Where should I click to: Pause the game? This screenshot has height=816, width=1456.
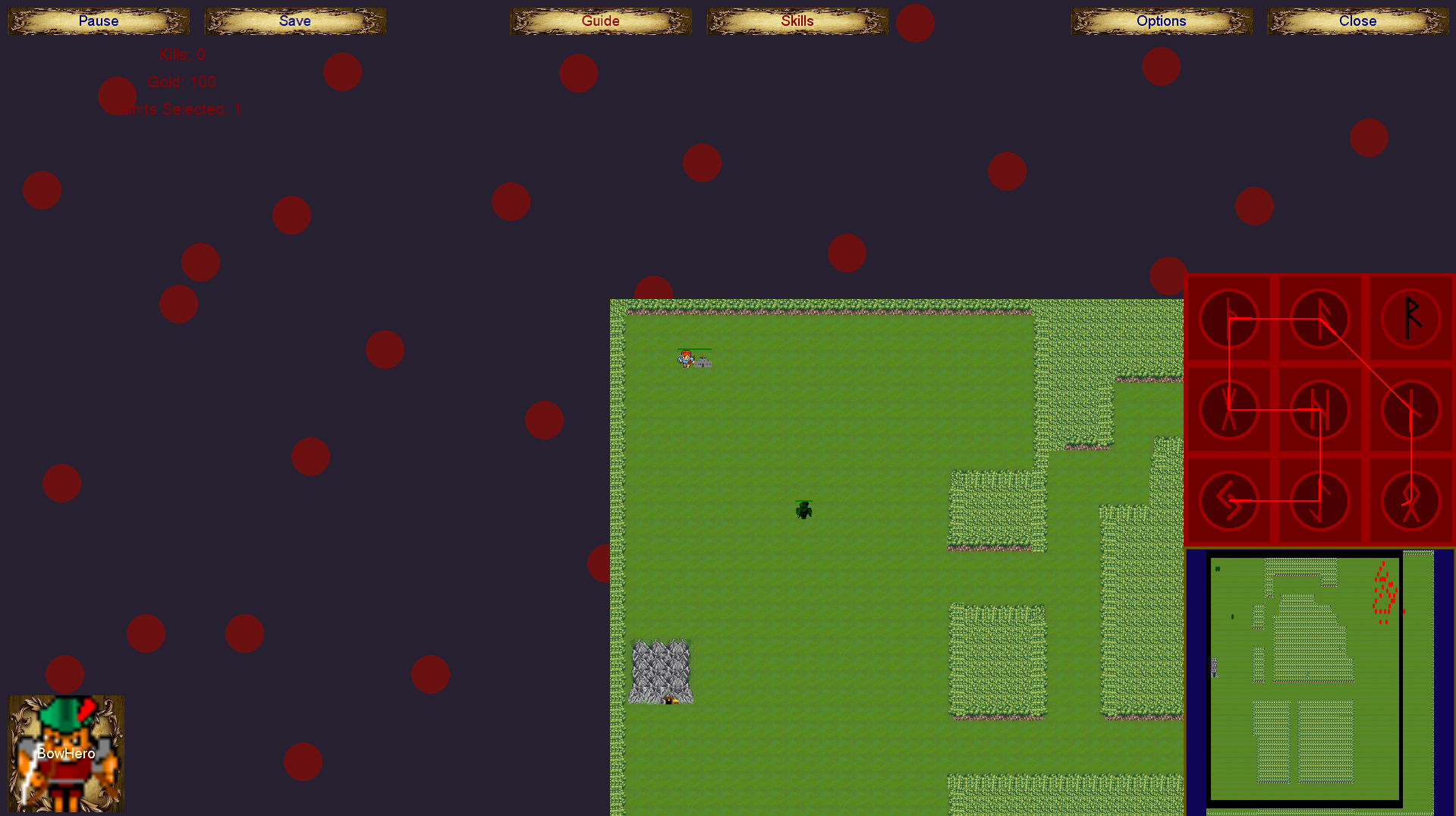pos(99,21)
